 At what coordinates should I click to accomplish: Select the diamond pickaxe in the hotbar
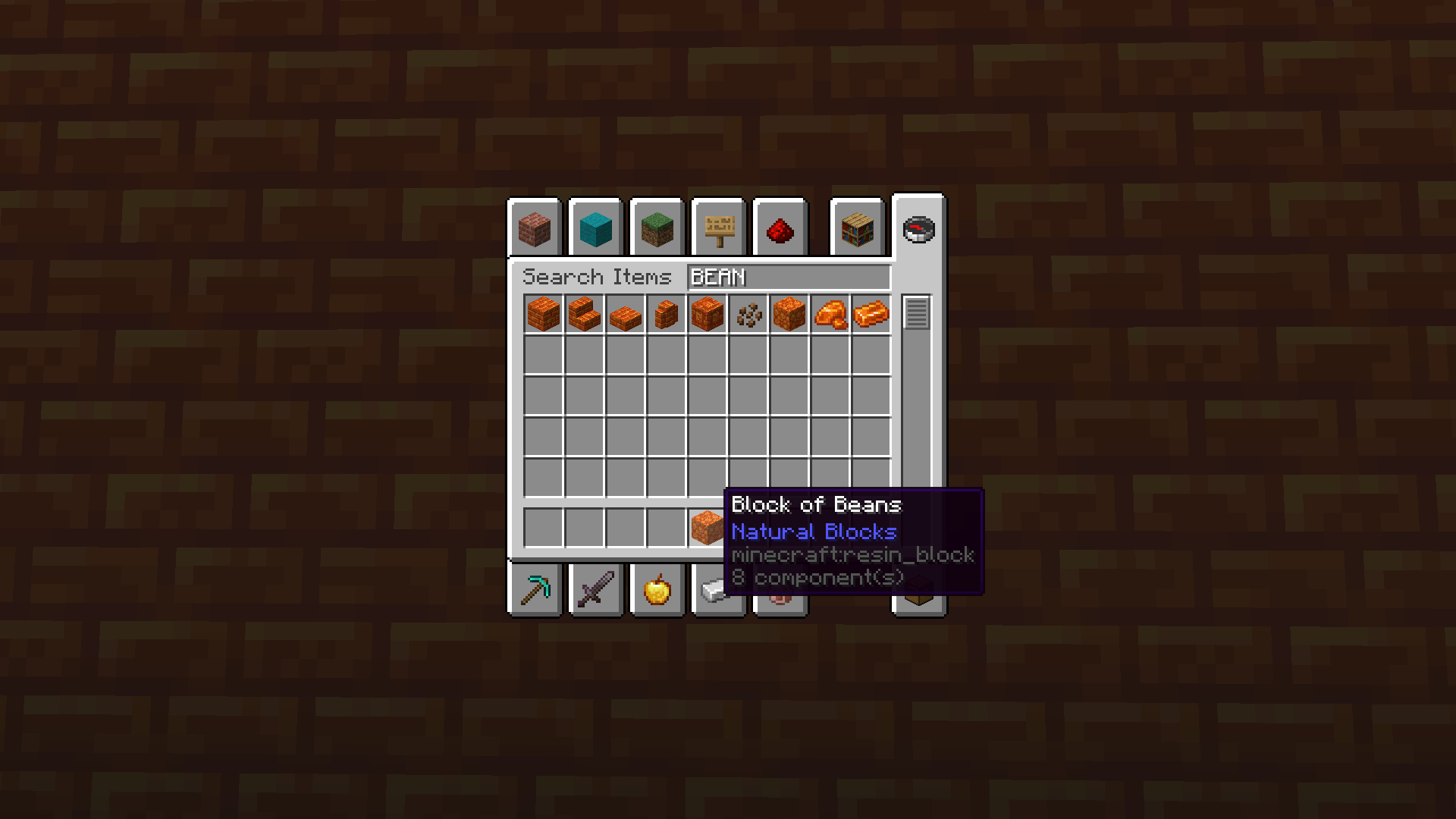click(x=535, y=590)
